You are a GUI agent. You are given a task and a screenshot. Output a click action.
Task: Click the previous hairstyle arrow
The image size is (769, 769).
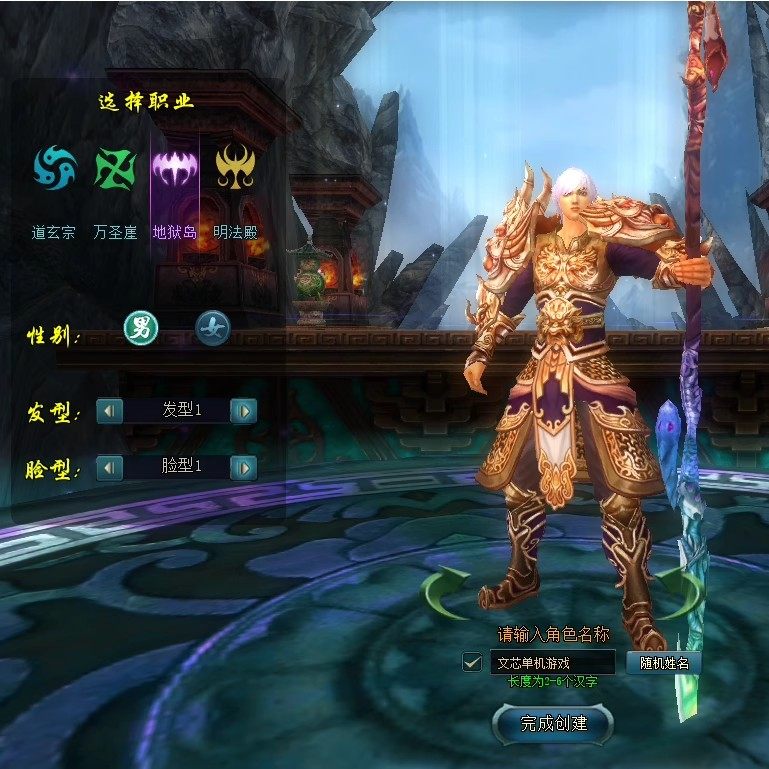tap(109, 410)
